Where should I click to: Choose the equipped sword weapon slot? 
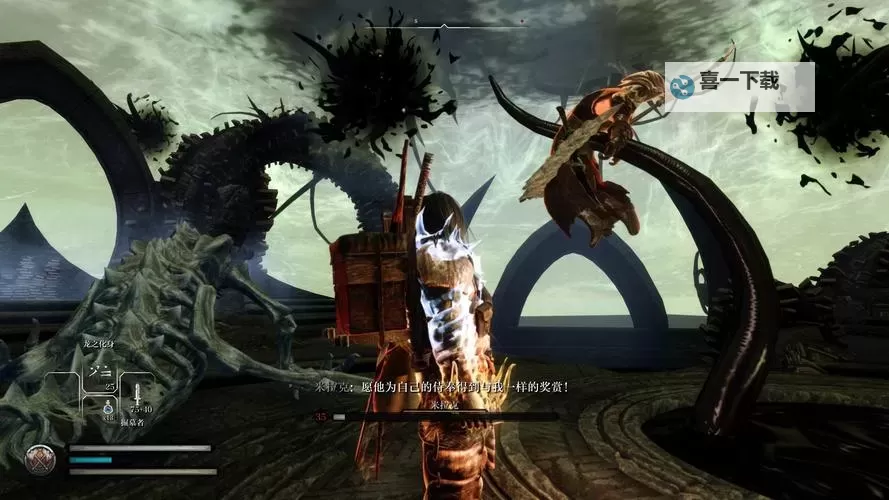click(138, 397)
